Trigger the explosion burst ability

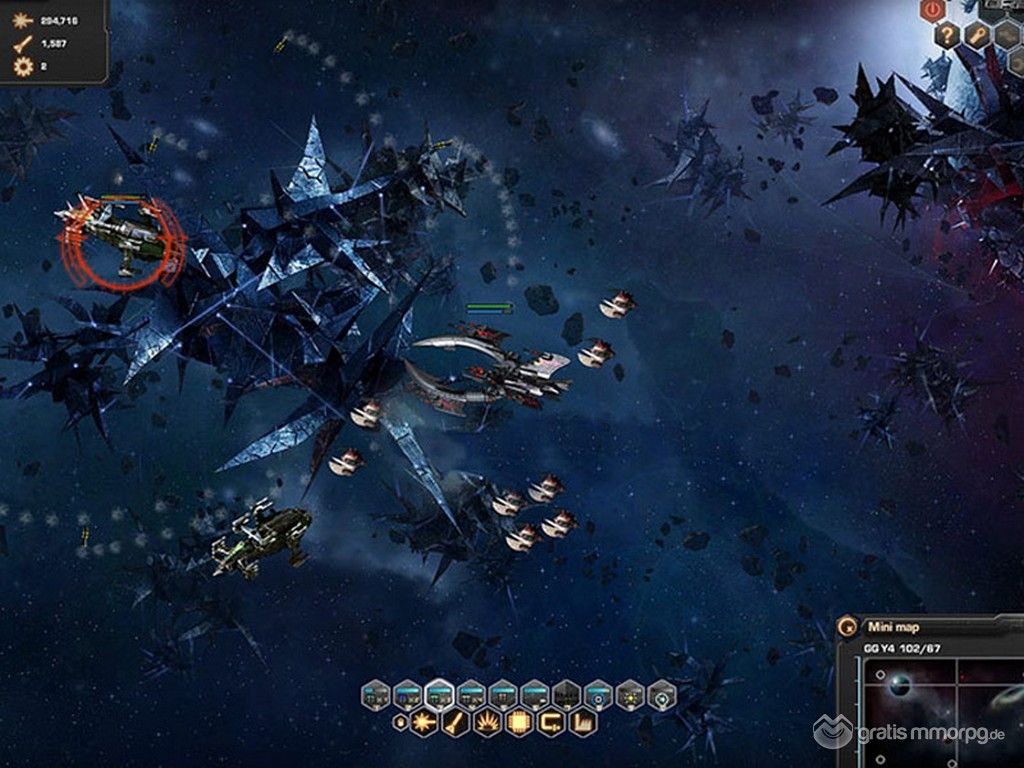tap(487, 721)
